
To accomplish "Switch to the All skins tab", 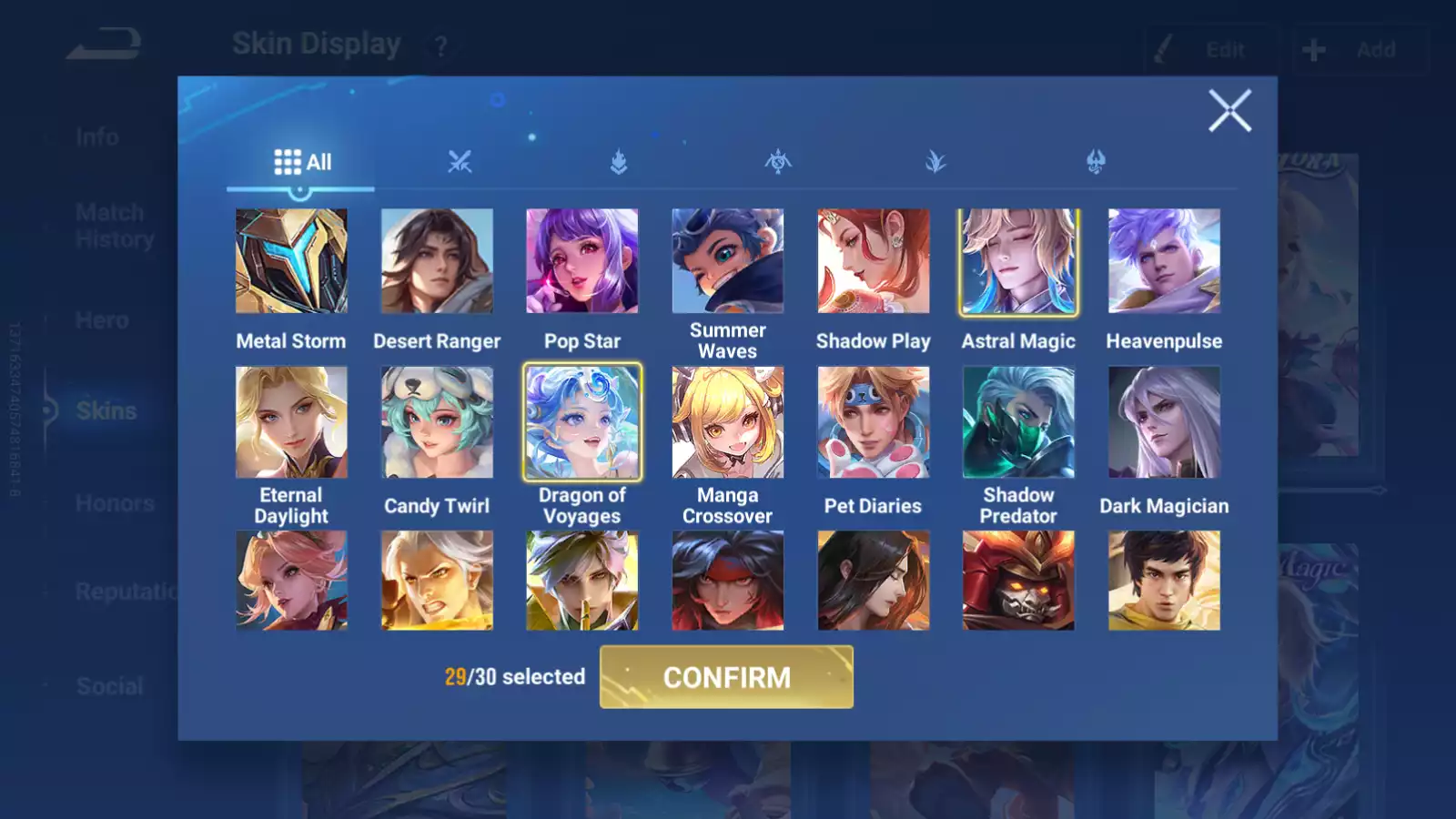I will click(x=300, y=161).
